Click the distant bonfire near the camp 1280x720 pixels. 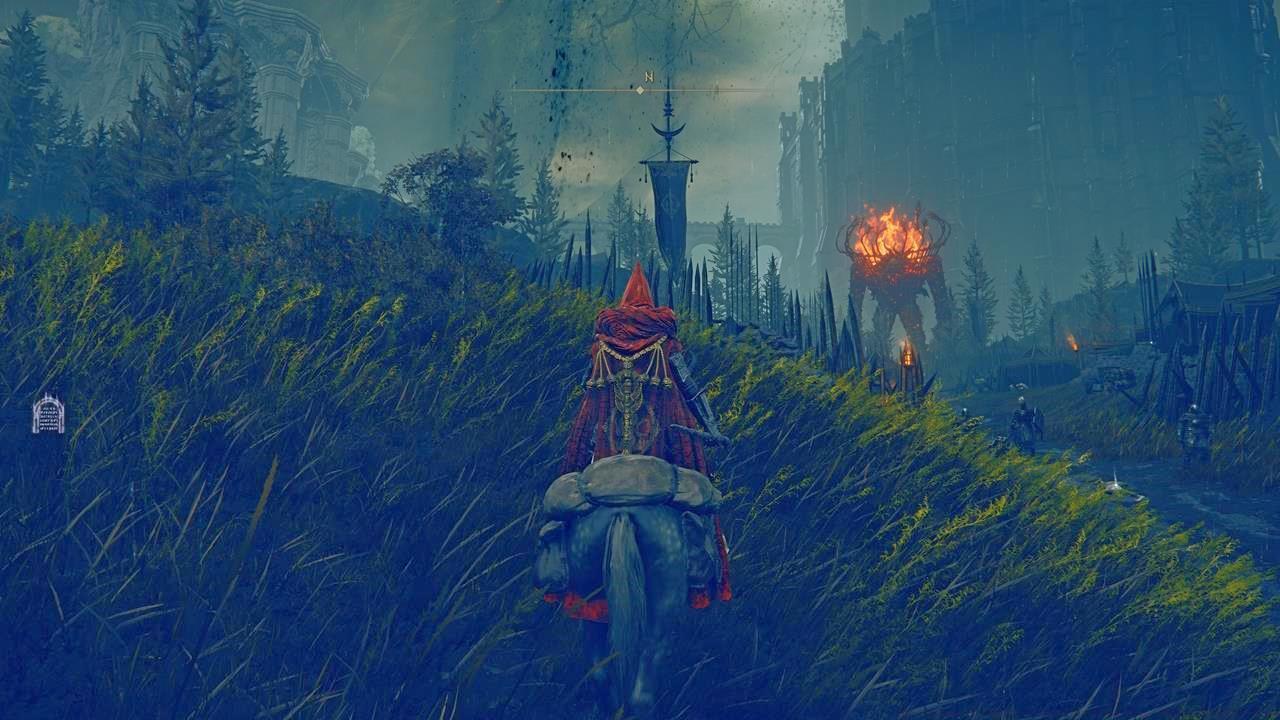click(1074, 342)
